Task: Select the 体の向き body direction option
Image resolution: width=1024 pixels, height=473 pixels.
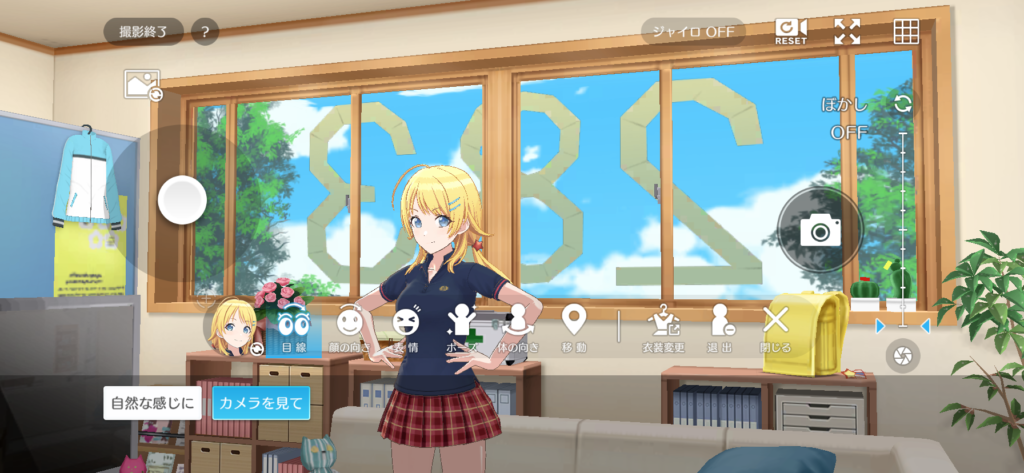Action: 518,329
